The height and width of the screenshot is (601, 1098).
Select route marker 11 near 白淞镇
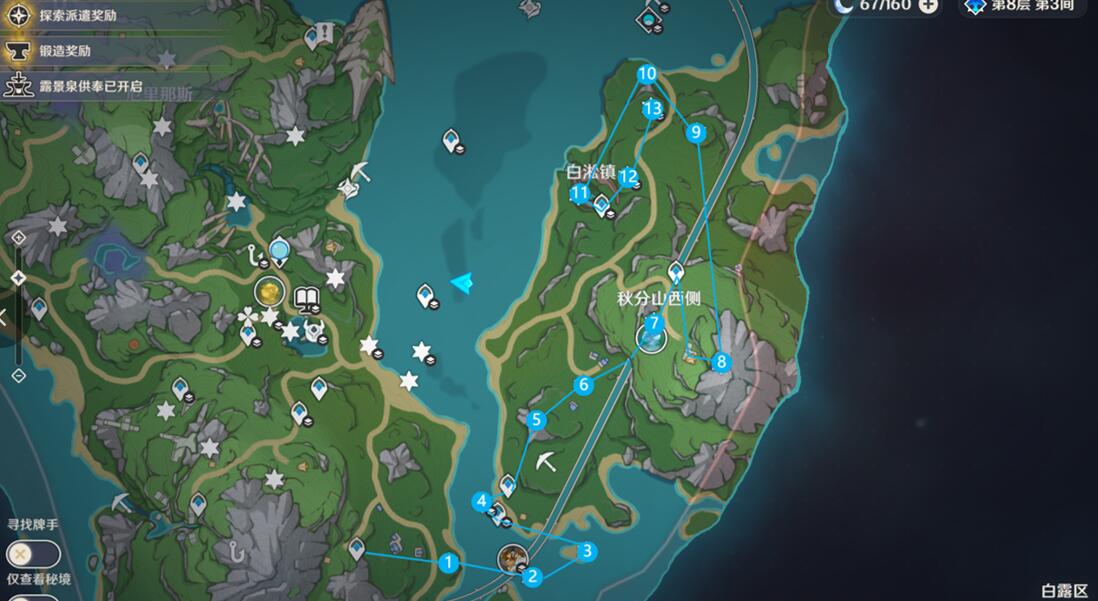coord(579,193)
